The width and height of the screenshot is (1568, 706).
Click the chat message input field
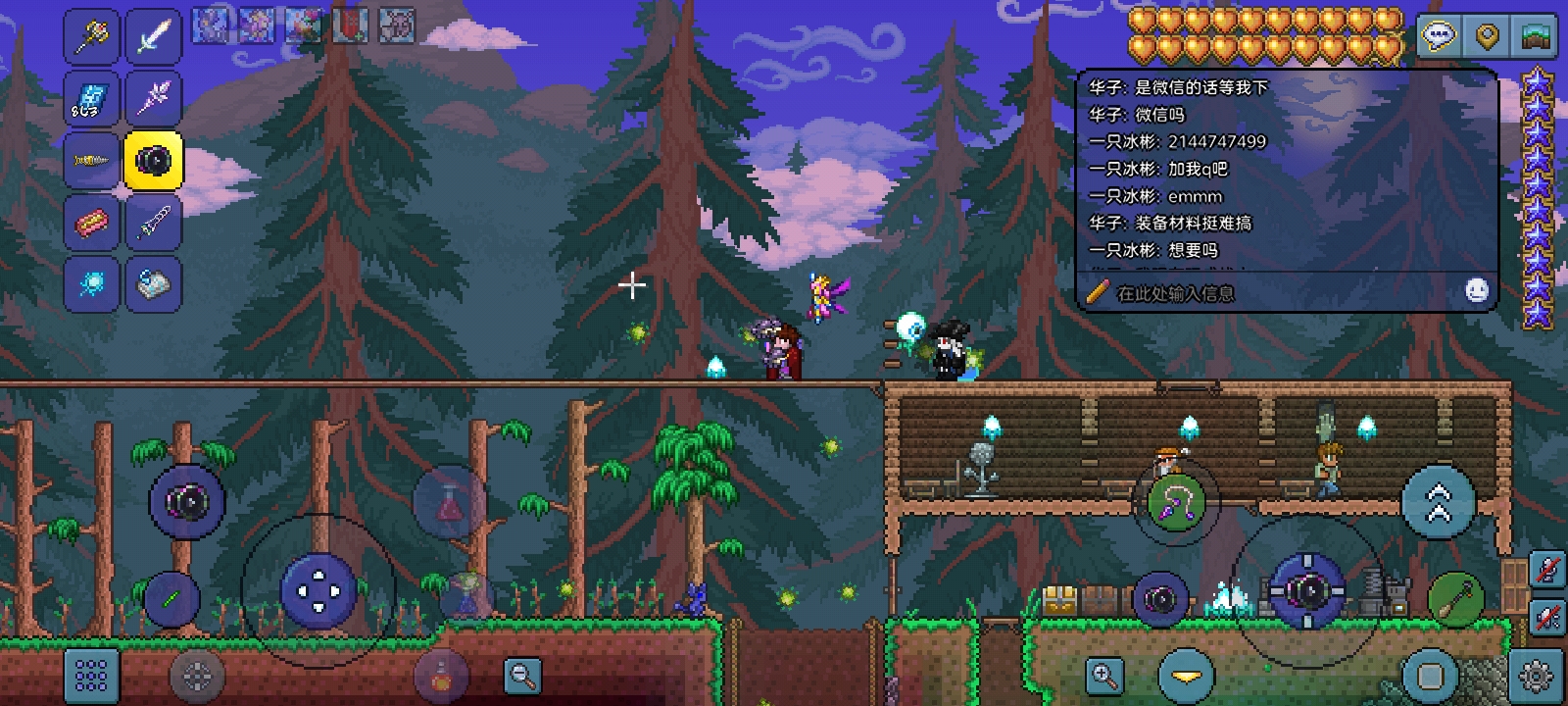1264,292
